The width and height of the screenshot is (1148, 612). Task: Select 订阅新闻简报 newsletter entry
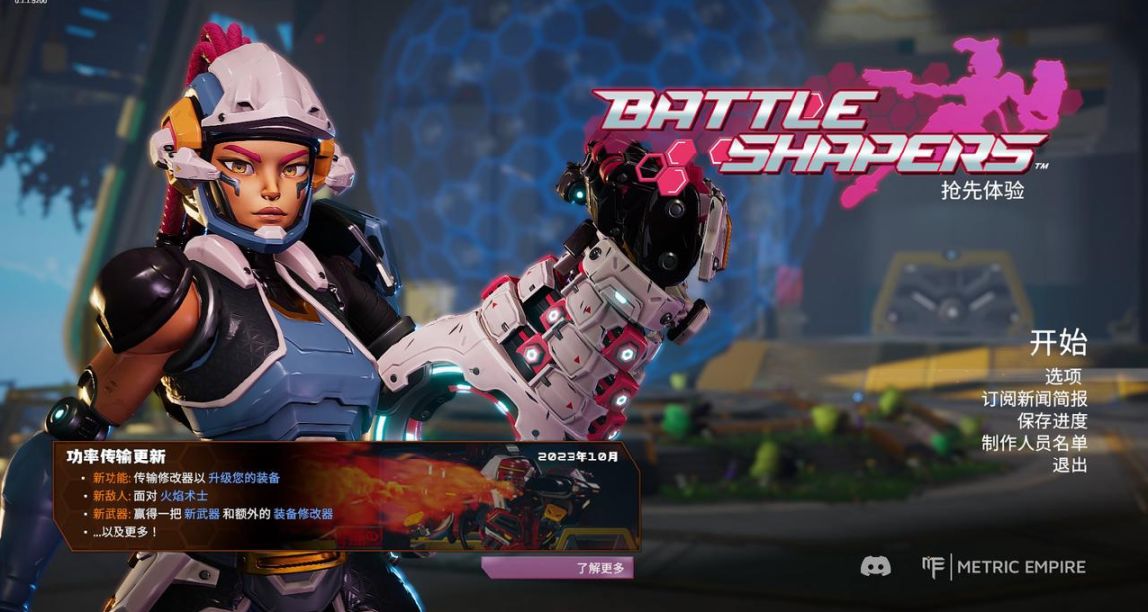(1034, 399)
